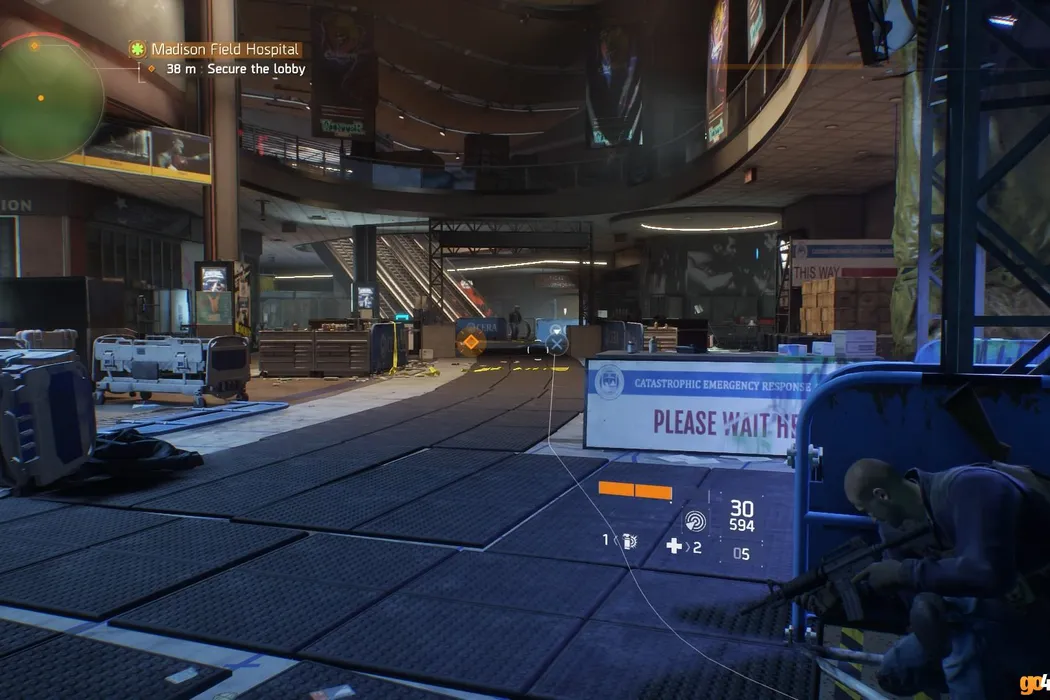Viewport: 1050px width, 700px height.
Task: Use the white cross medkit icon
Action: (675, 546)
